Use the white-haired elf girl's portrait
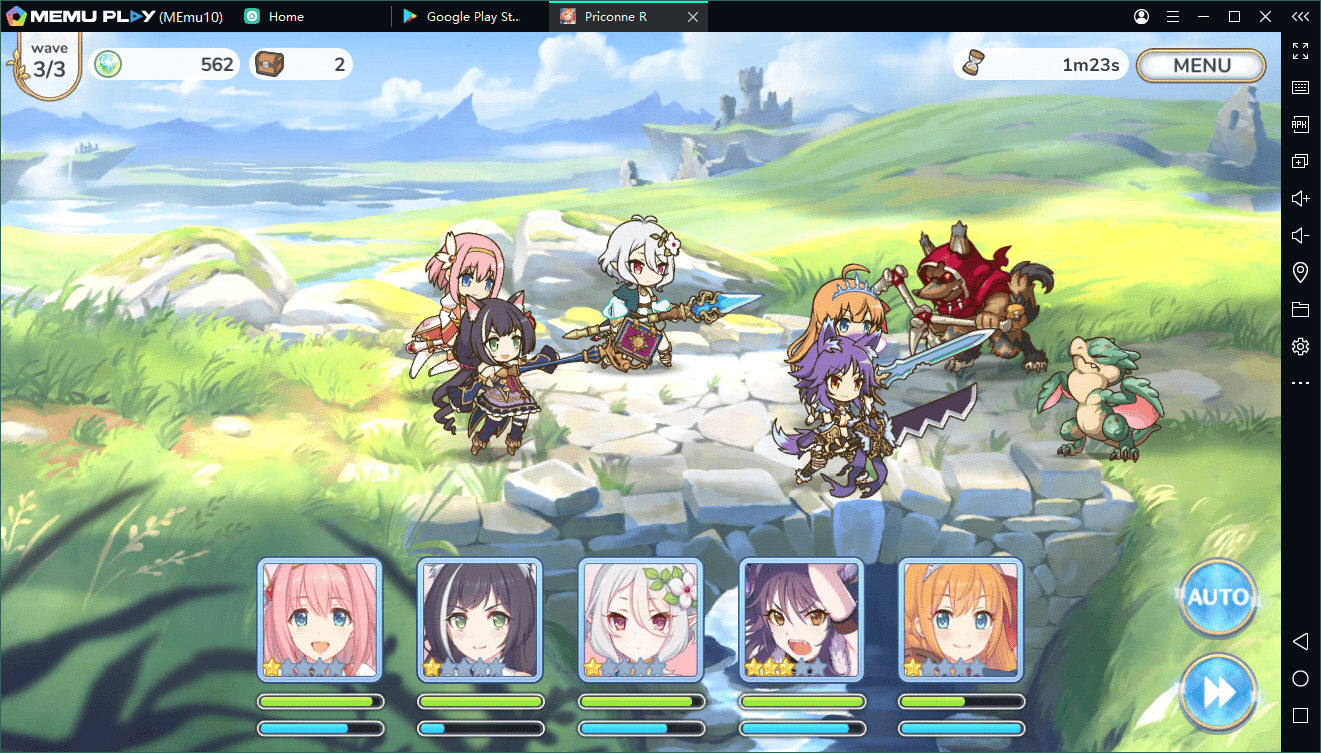 coord(641,620)
